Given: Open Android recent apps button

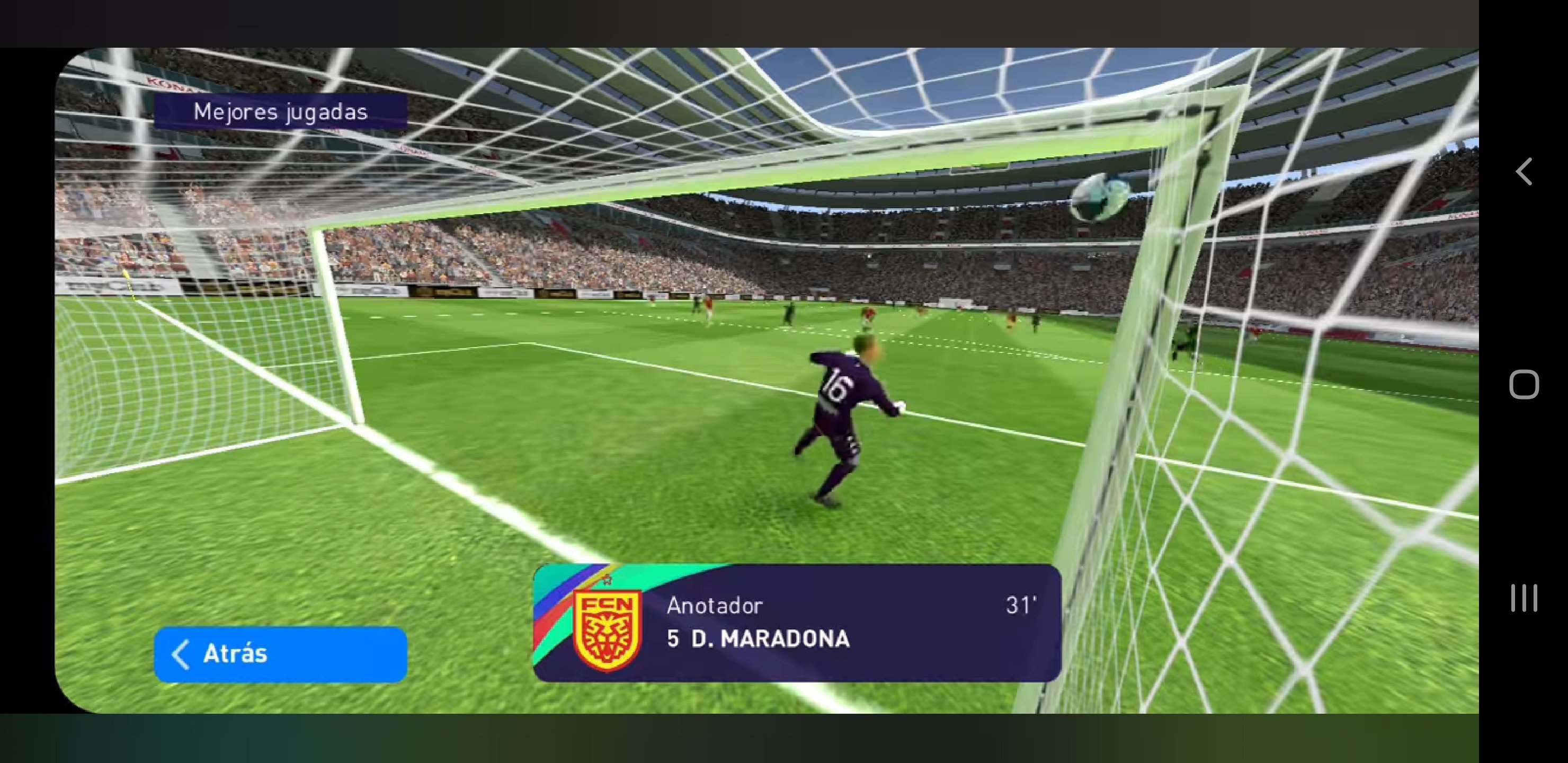Looking at the screenshot, I should [1524, 598].
